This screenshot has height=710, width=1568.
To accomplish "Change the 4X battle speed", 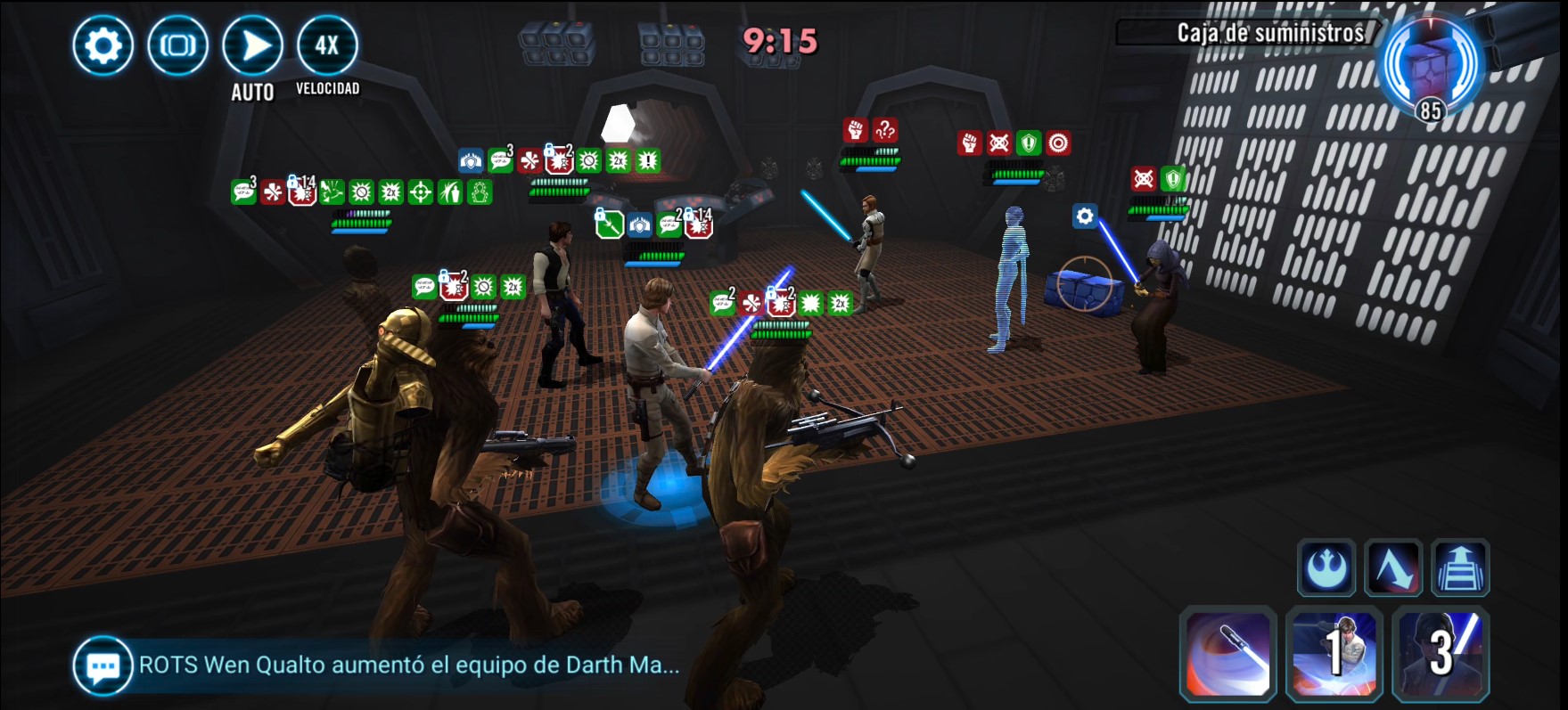I will pos(327,45).
